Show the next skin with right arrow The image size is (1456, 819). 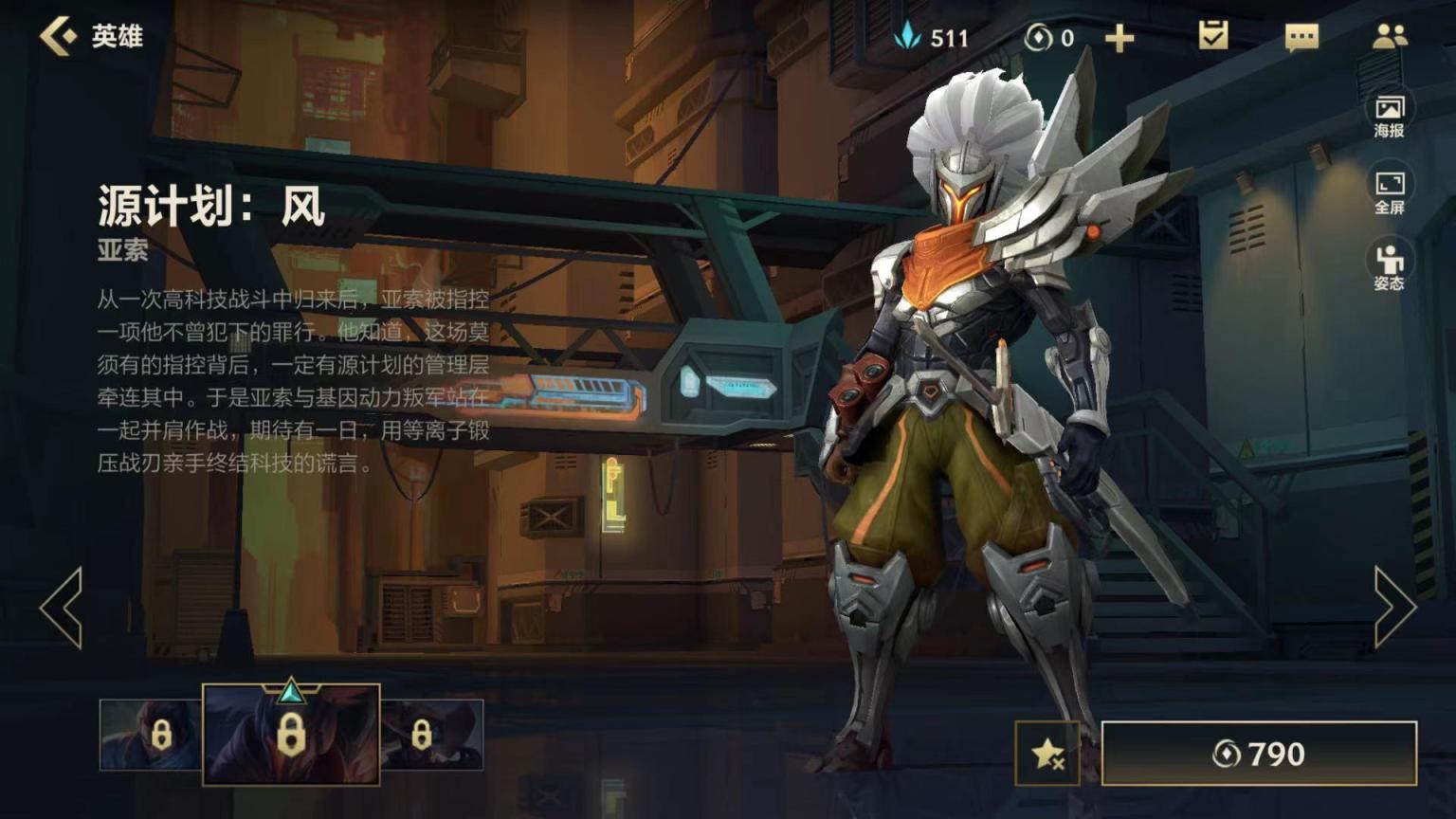click(x=1394, y=608)
